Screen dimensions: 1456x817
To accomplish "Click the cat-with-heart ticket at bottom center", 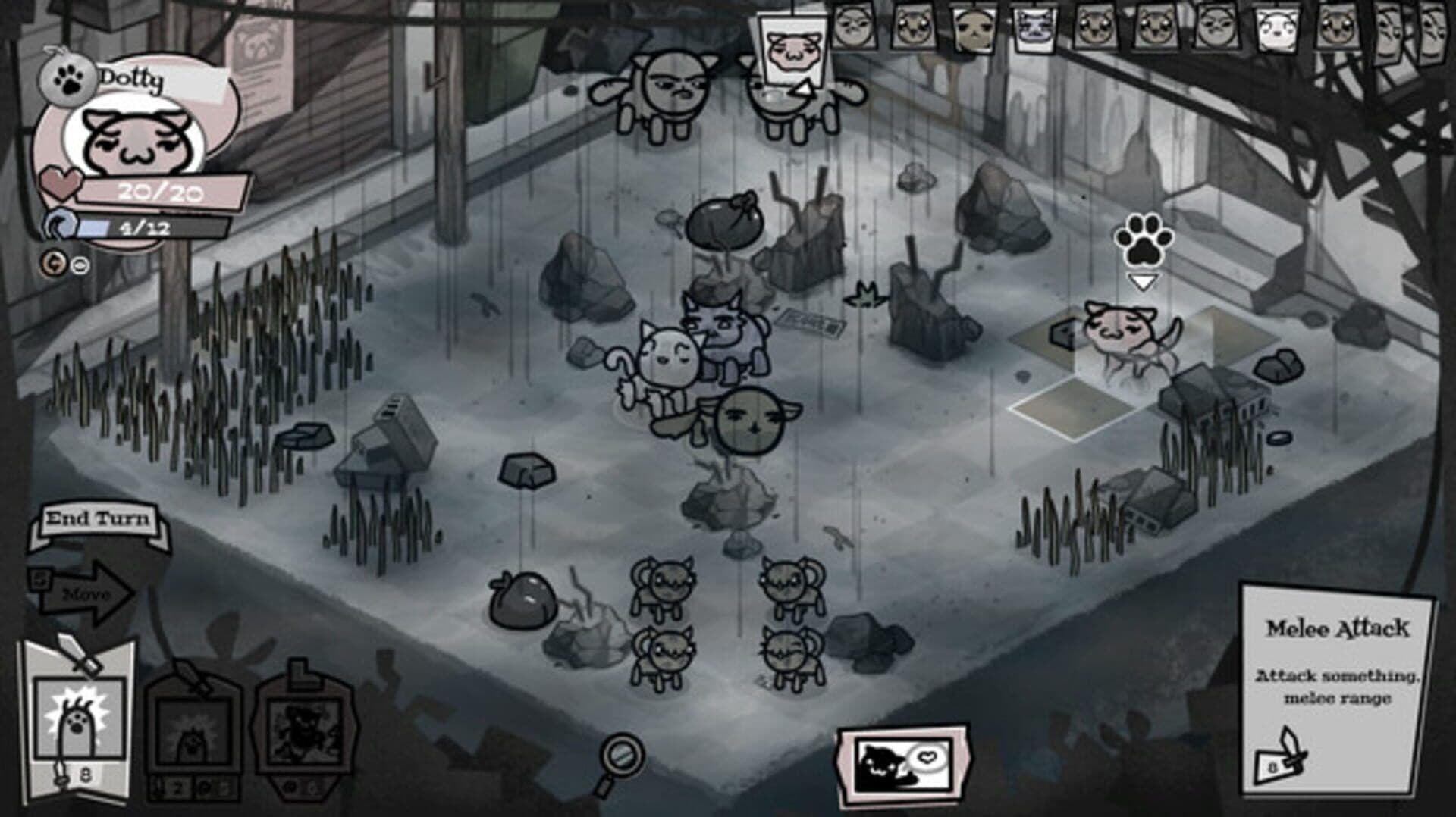I will 904,758.
